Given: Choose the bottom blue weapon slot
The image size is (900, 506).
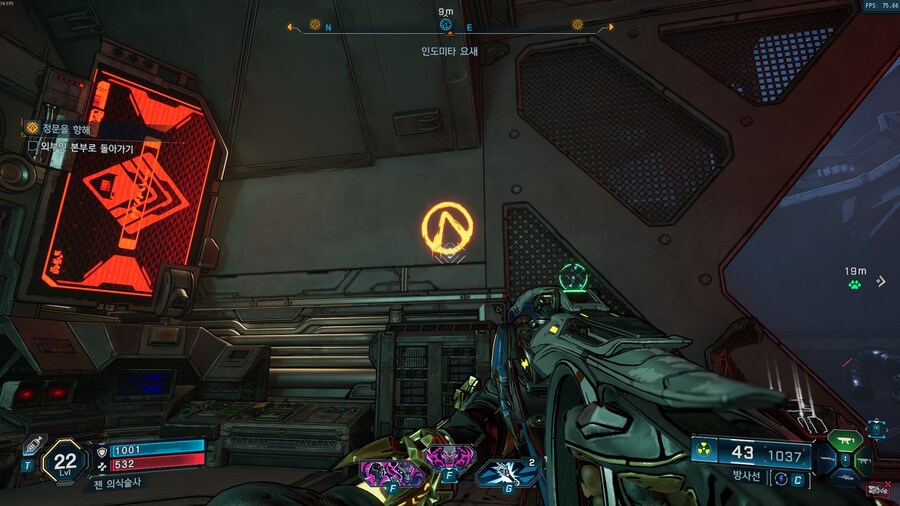Looking at the screenshot, I should [x=845, y=479].
